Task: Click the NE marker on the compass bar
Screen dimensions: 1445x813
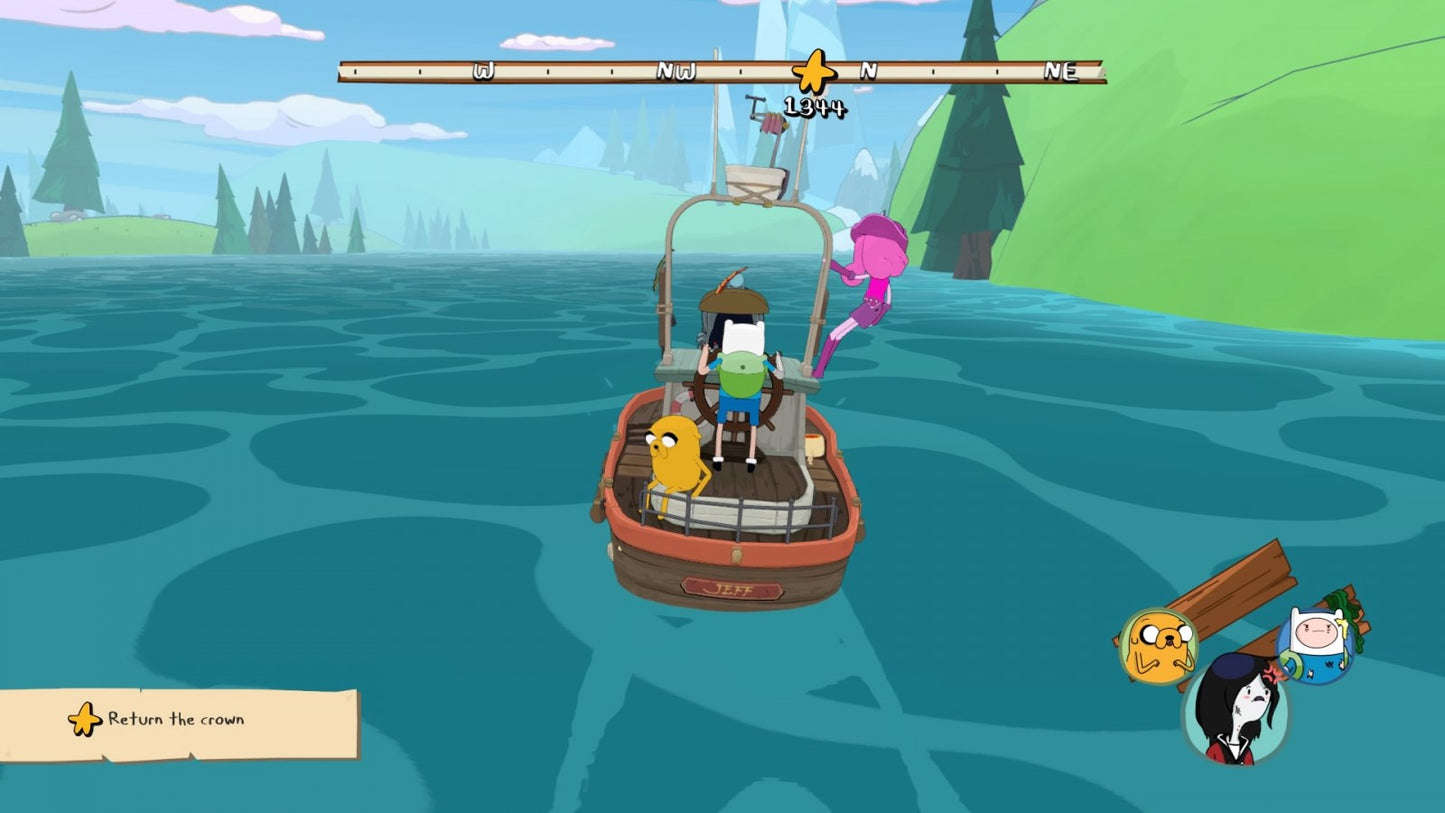Action: point(1063,70)
